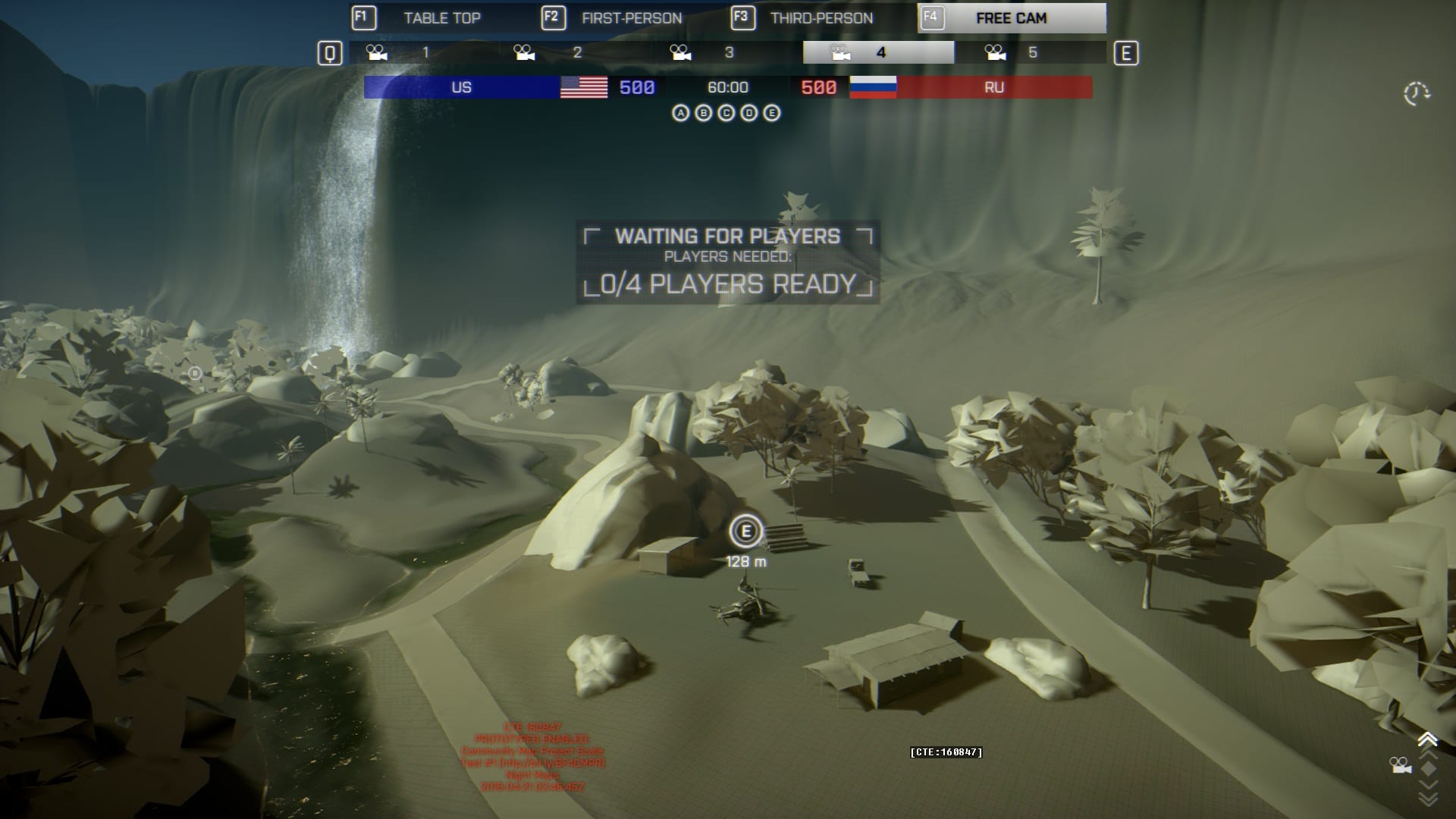Choose camera slot 3

[728, 52]
